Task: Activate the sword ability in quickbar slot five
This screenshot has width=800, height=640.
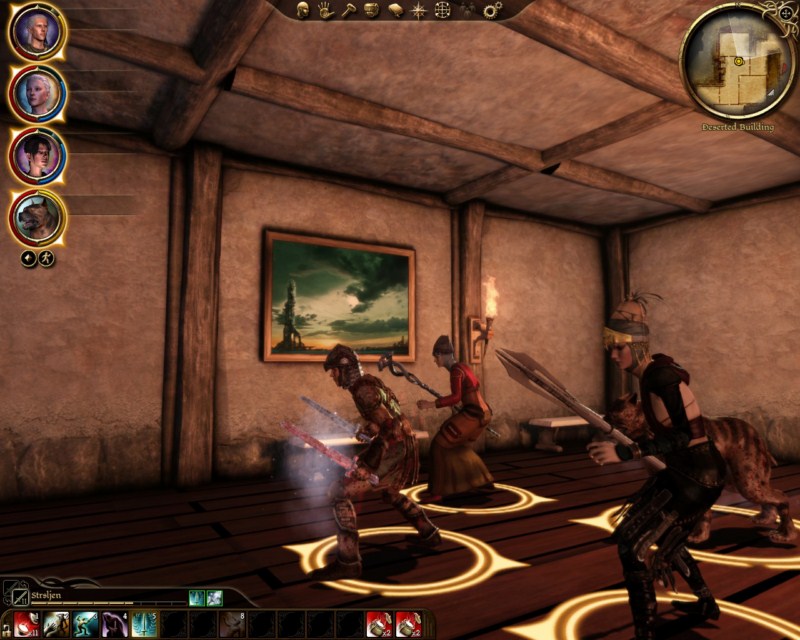Action: 143,625
